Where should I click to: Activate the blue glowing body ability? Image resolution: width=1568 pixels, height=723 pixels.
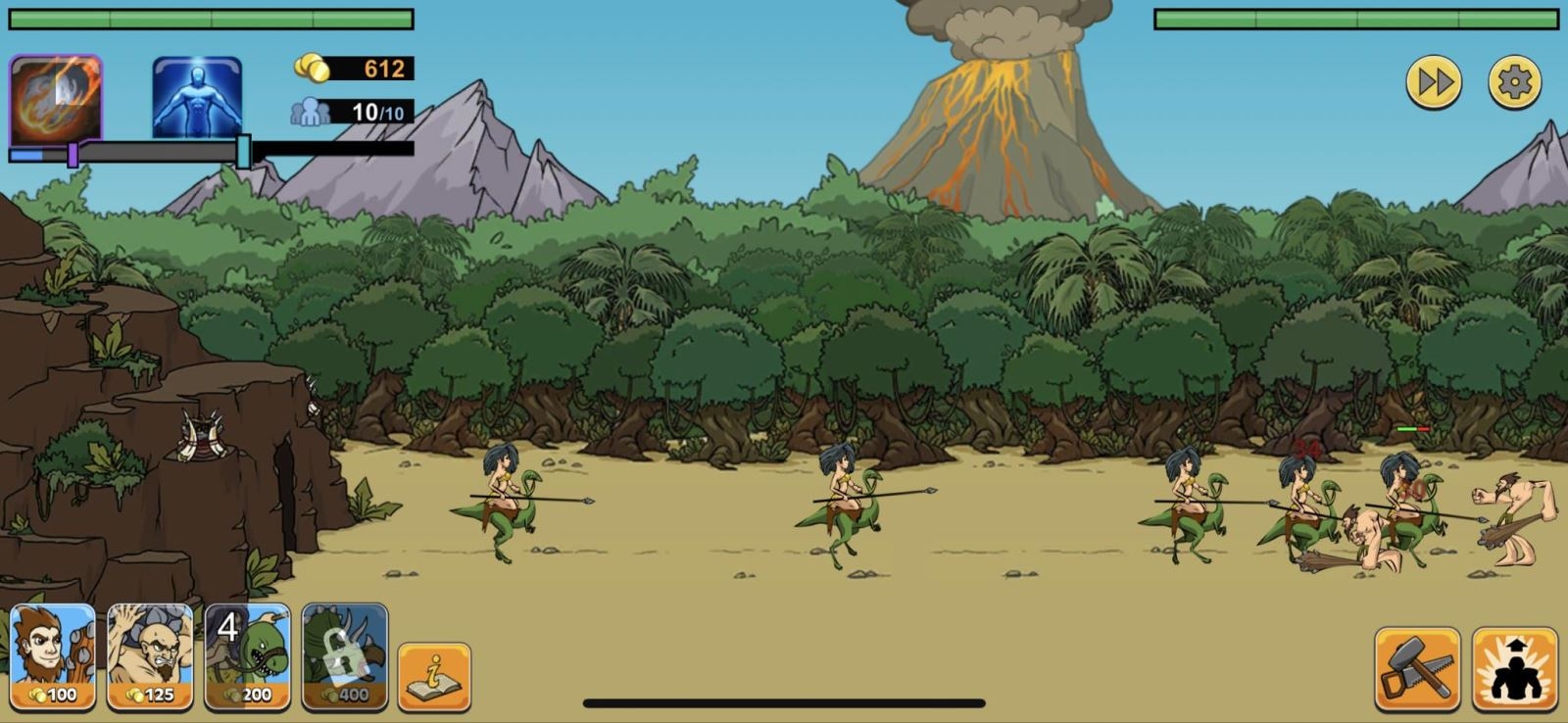pyautogui.click(x=197, y=98)
